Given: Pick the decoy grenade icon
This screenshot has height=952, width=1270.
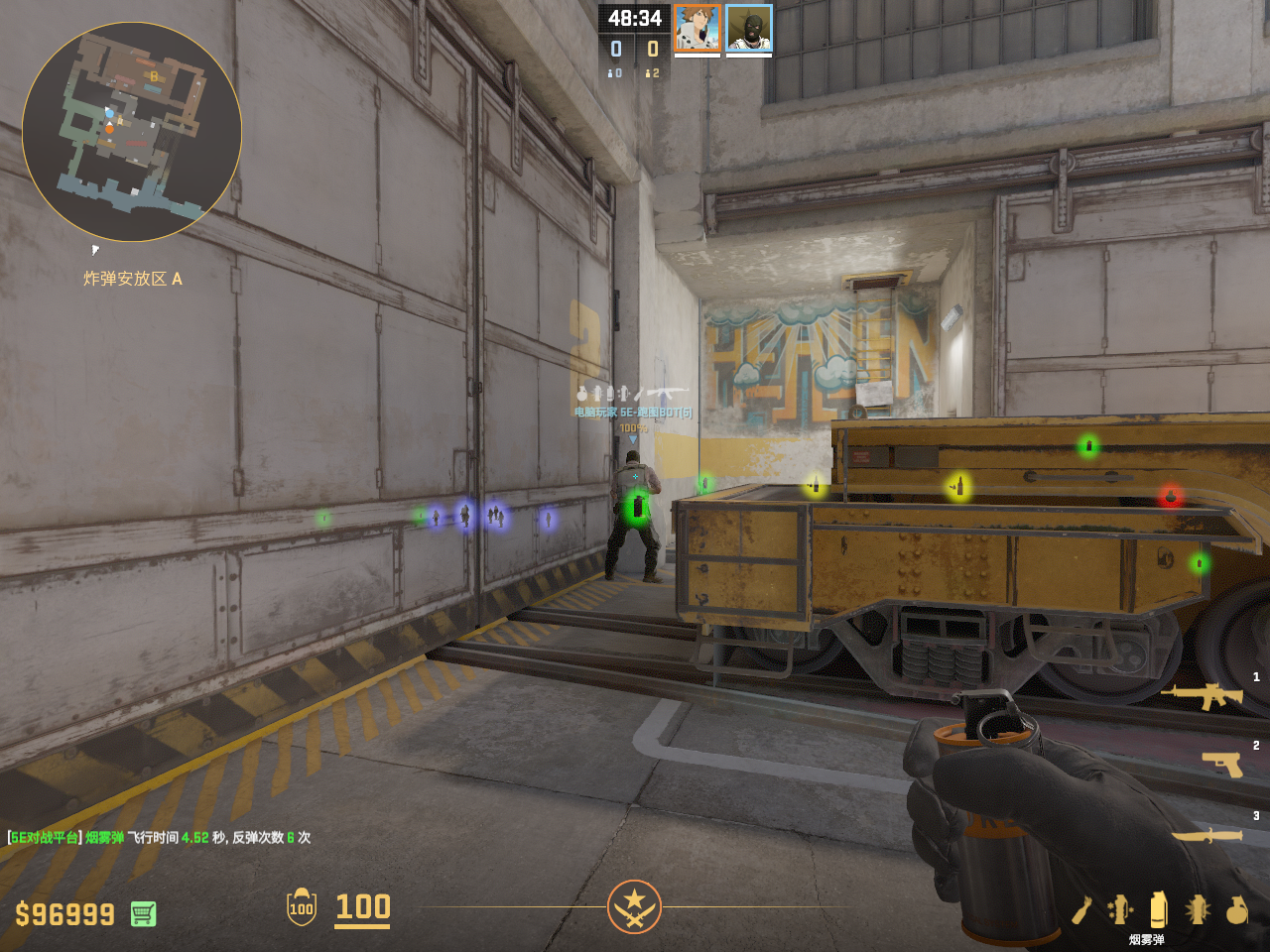Looking at the screenshot, I should click(1119, 909).
